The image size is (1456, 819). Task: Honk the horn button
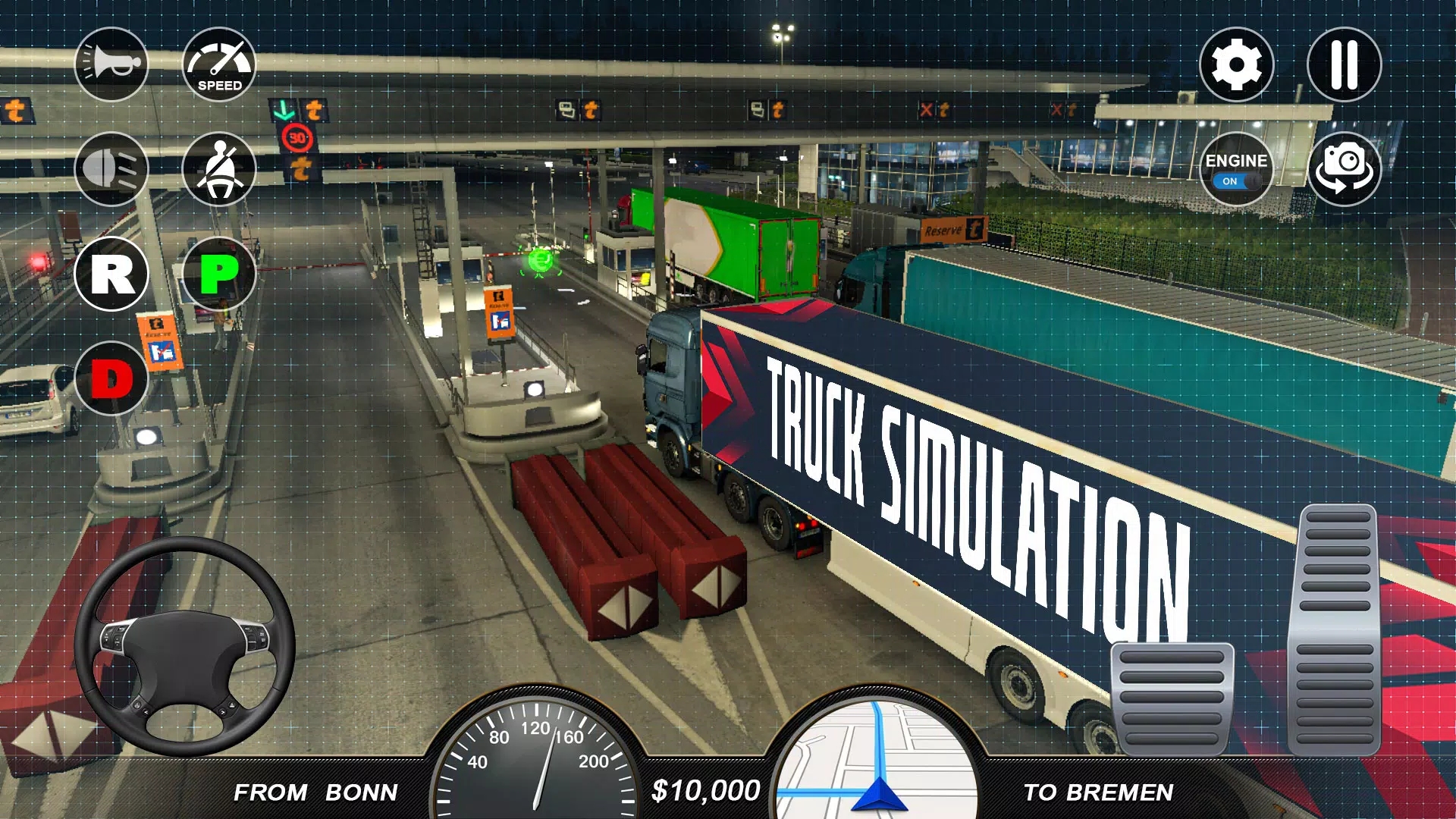point(111,64)
